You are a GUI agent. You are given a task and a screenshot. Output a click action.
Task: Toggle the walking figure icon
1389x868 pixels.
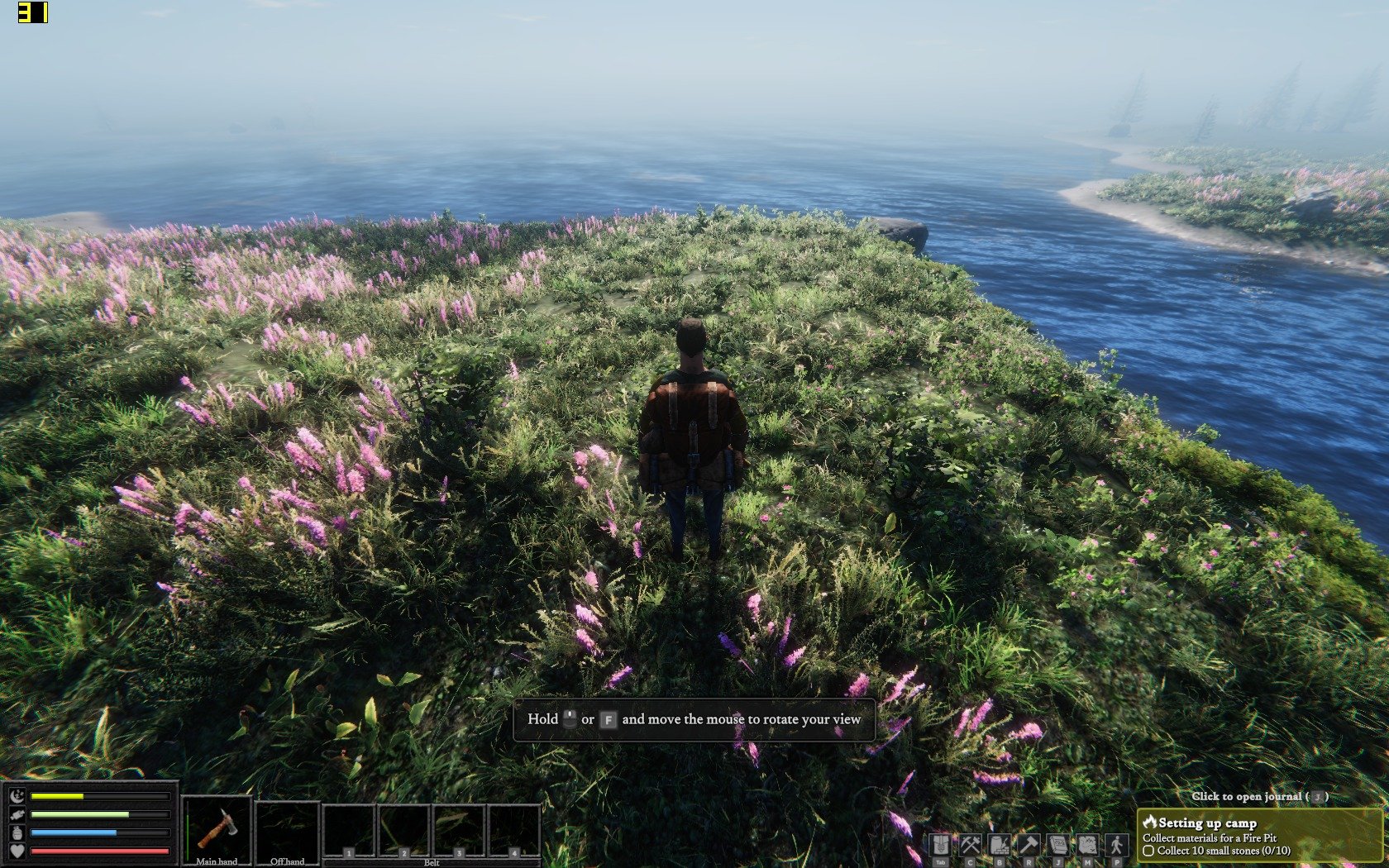1117,845
